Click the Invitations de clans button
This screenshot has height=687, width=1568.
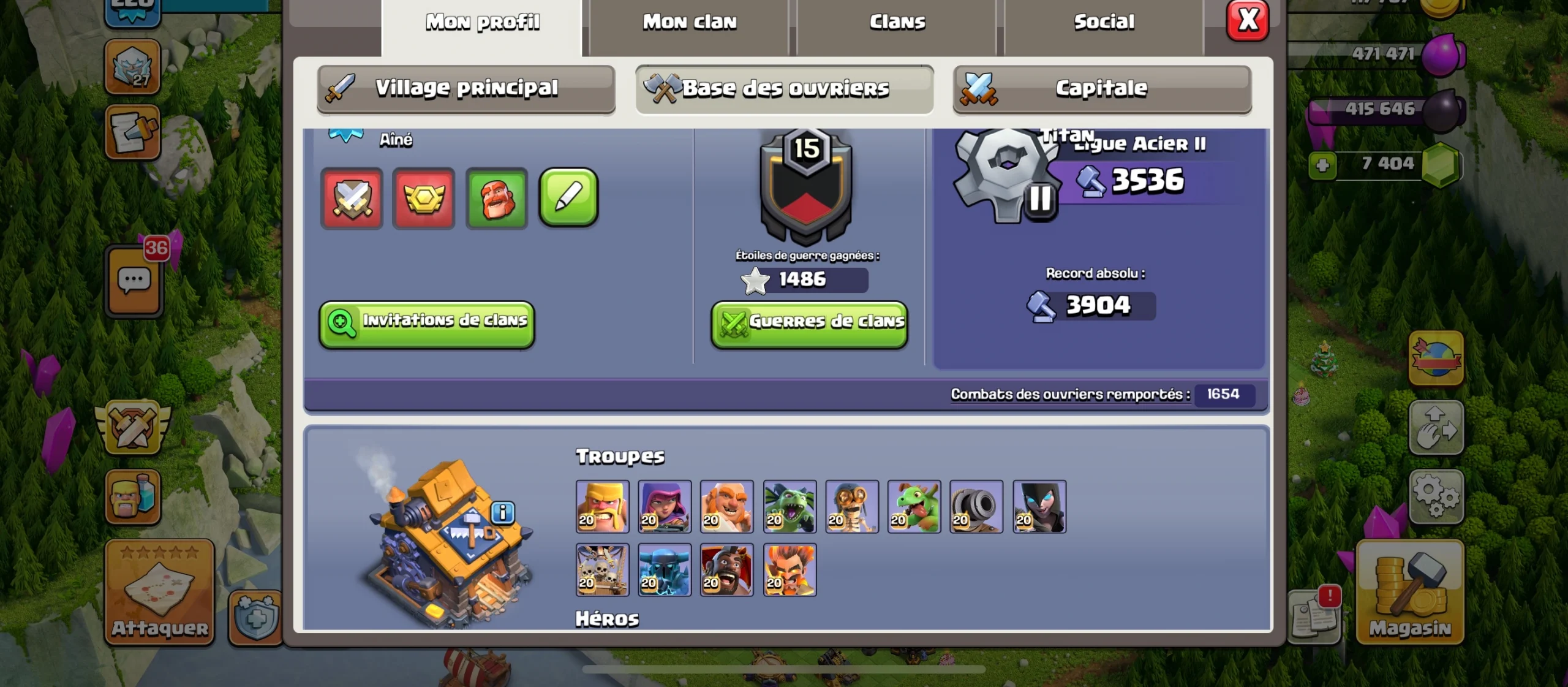click(428, 323)
